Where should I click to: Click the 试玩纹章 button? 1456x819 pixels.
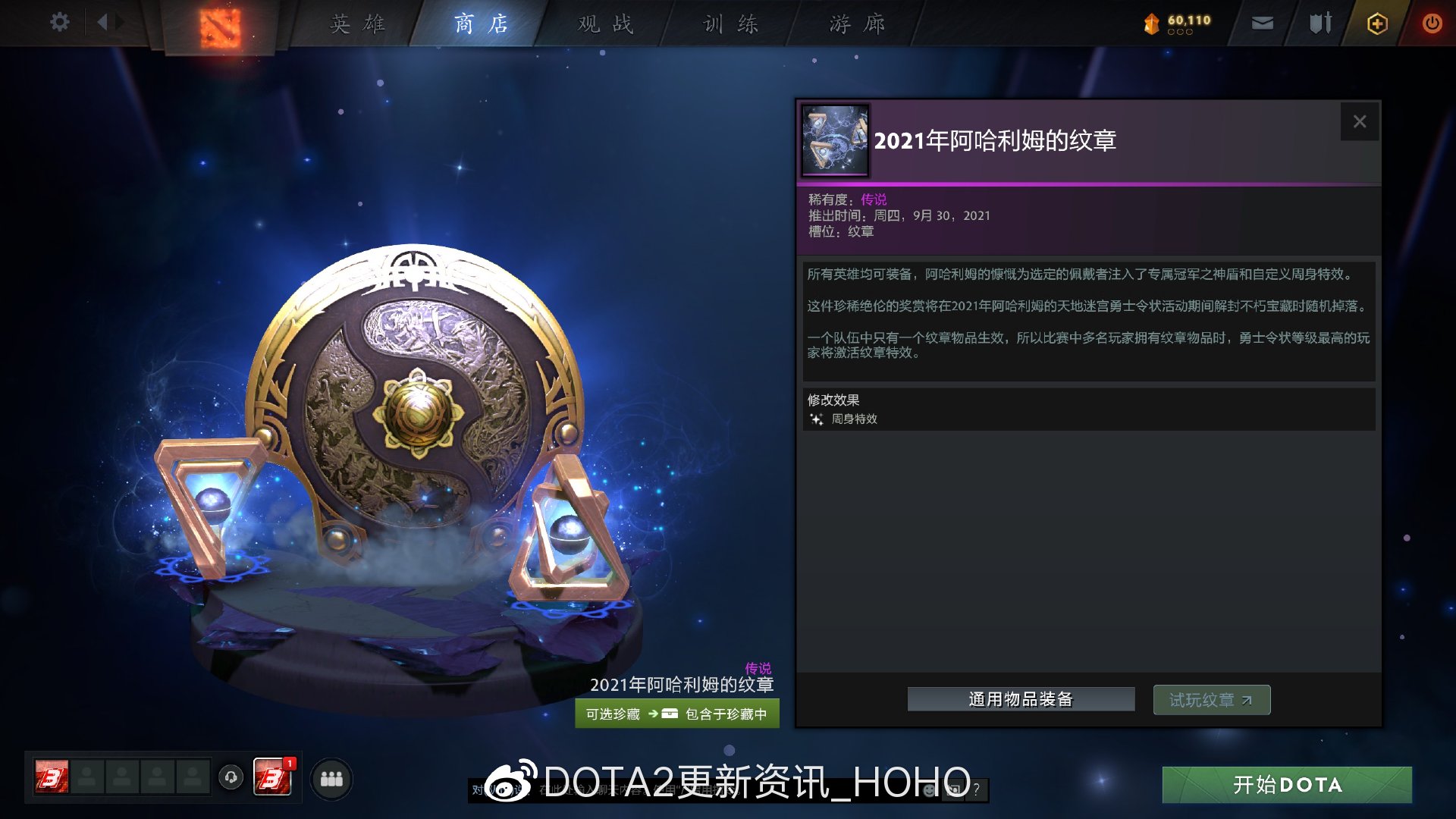tap(1211, 699)
